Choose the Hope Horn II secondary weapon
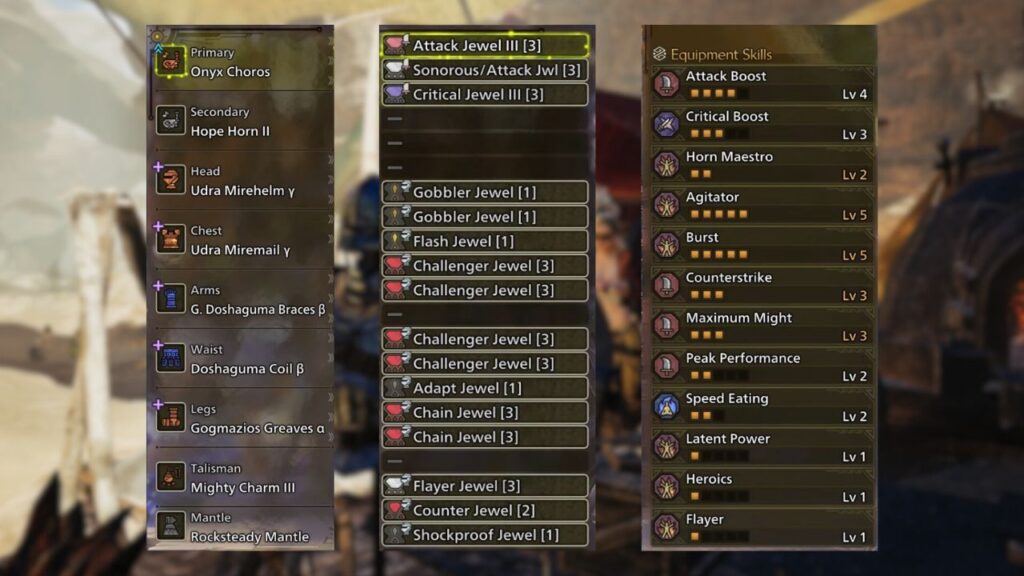Image resolution: width=1024 pixels, height=576 pixels. tap(240, 122)
